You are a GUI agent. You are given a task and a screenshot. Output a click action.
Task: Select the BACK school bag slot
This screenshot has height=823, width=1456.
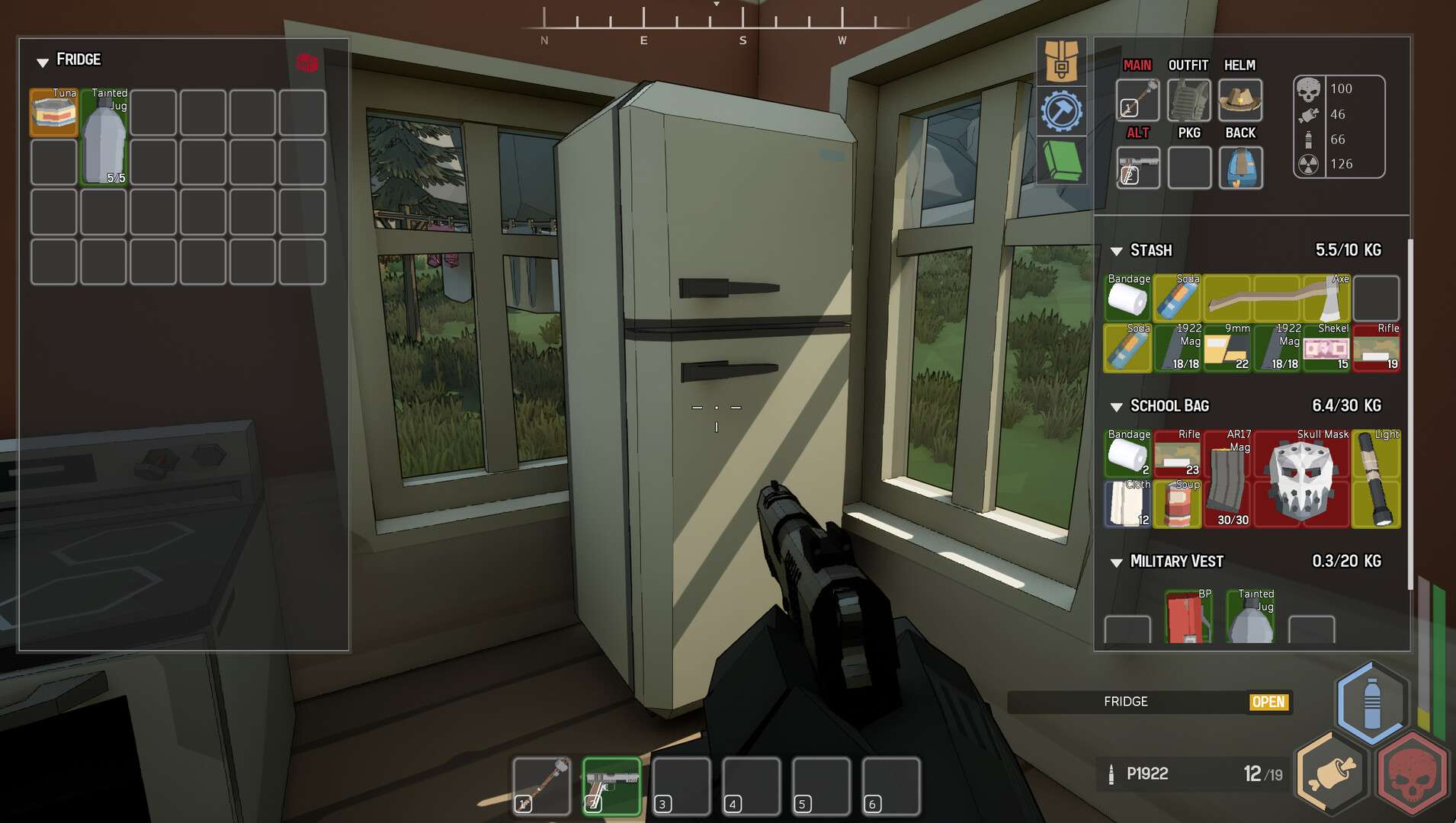(x=1240, y=167)
